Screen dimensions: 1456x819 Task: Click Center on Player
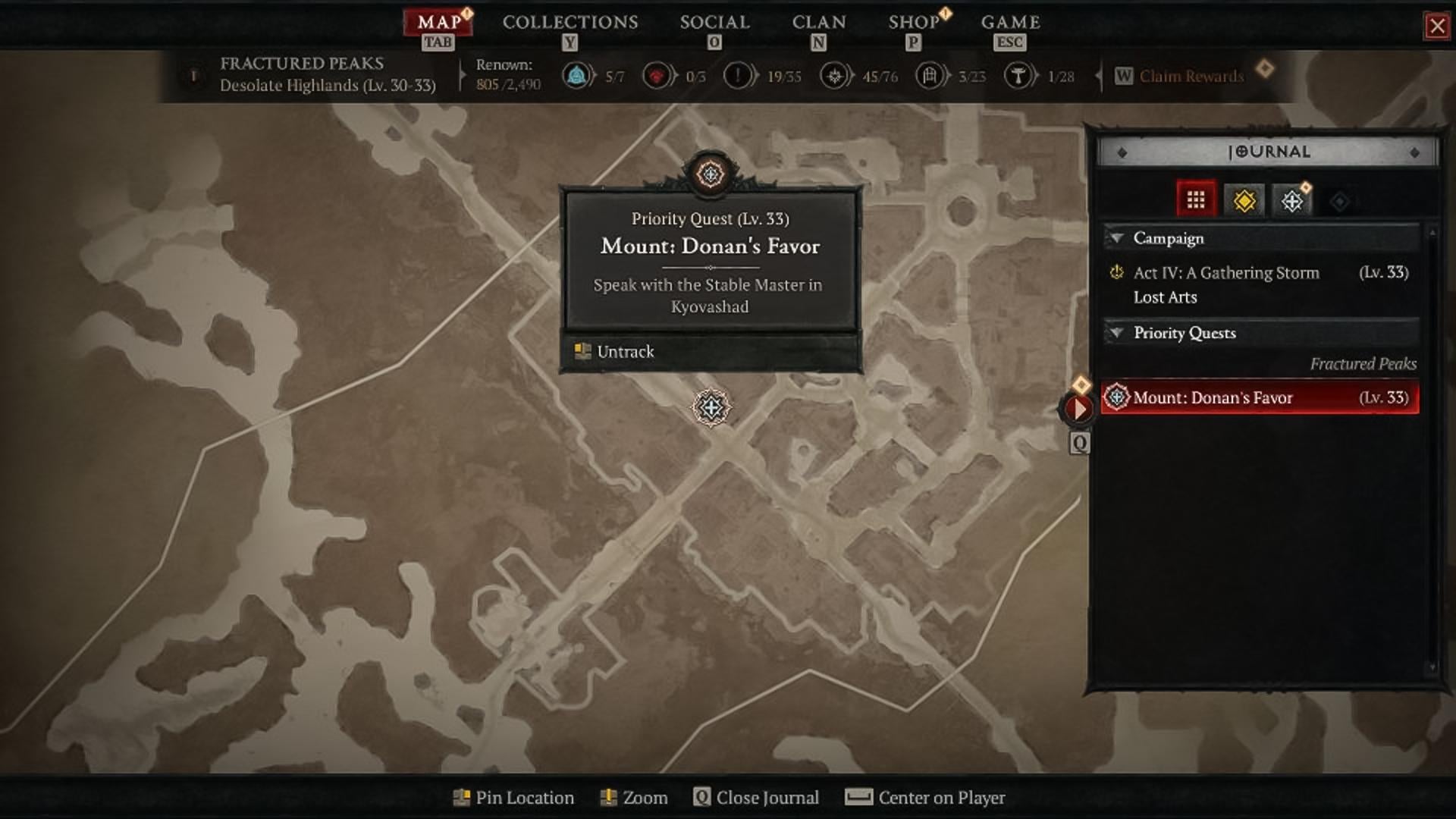pos(940,798)
